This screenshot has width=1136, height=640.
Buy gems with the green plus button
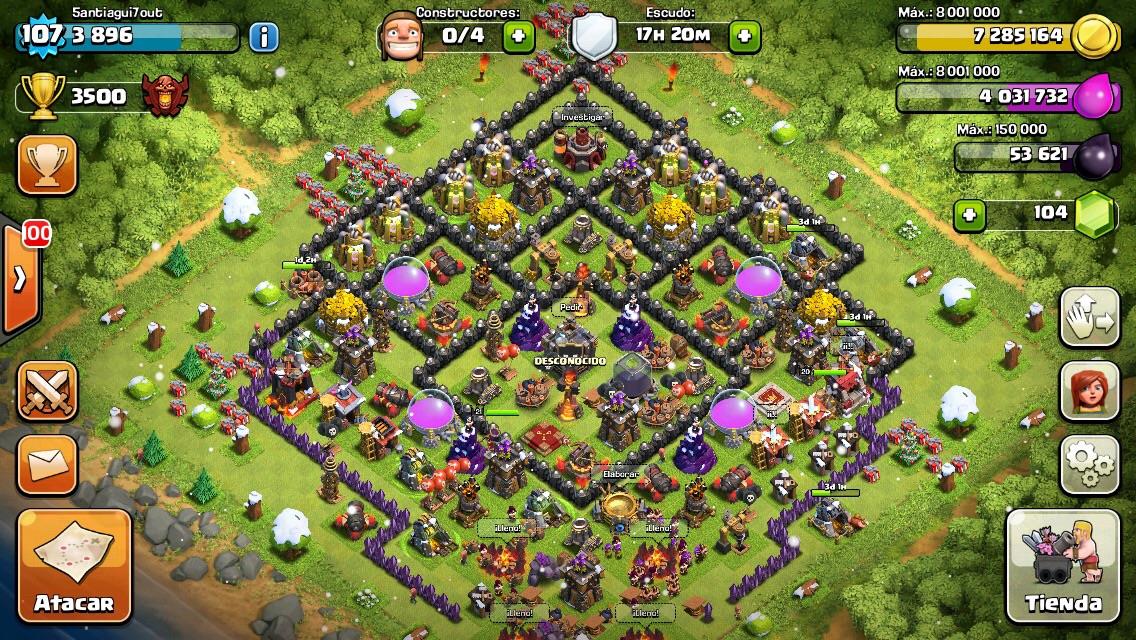point(967,214)
